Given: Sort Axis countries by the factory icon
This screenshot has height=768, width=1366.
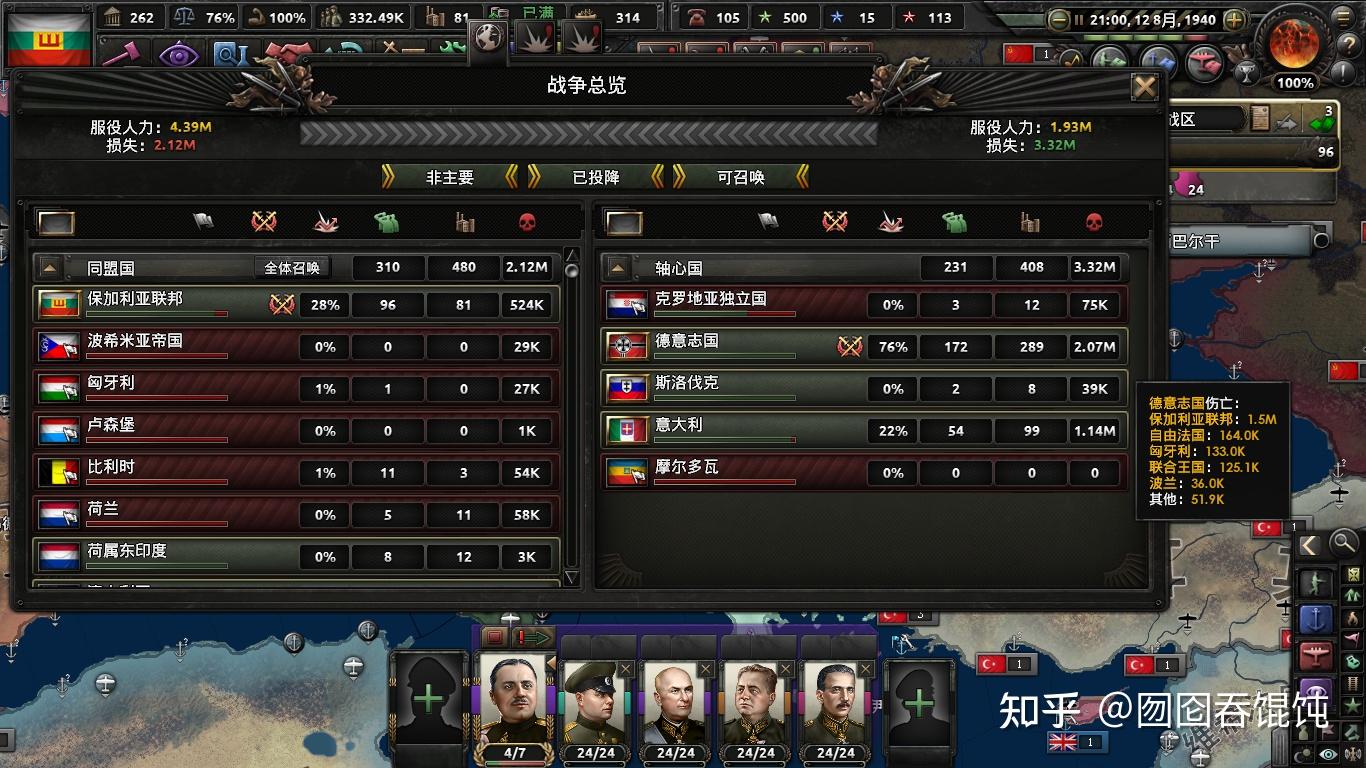Looking at the screenshot, I should (1030, 222).
